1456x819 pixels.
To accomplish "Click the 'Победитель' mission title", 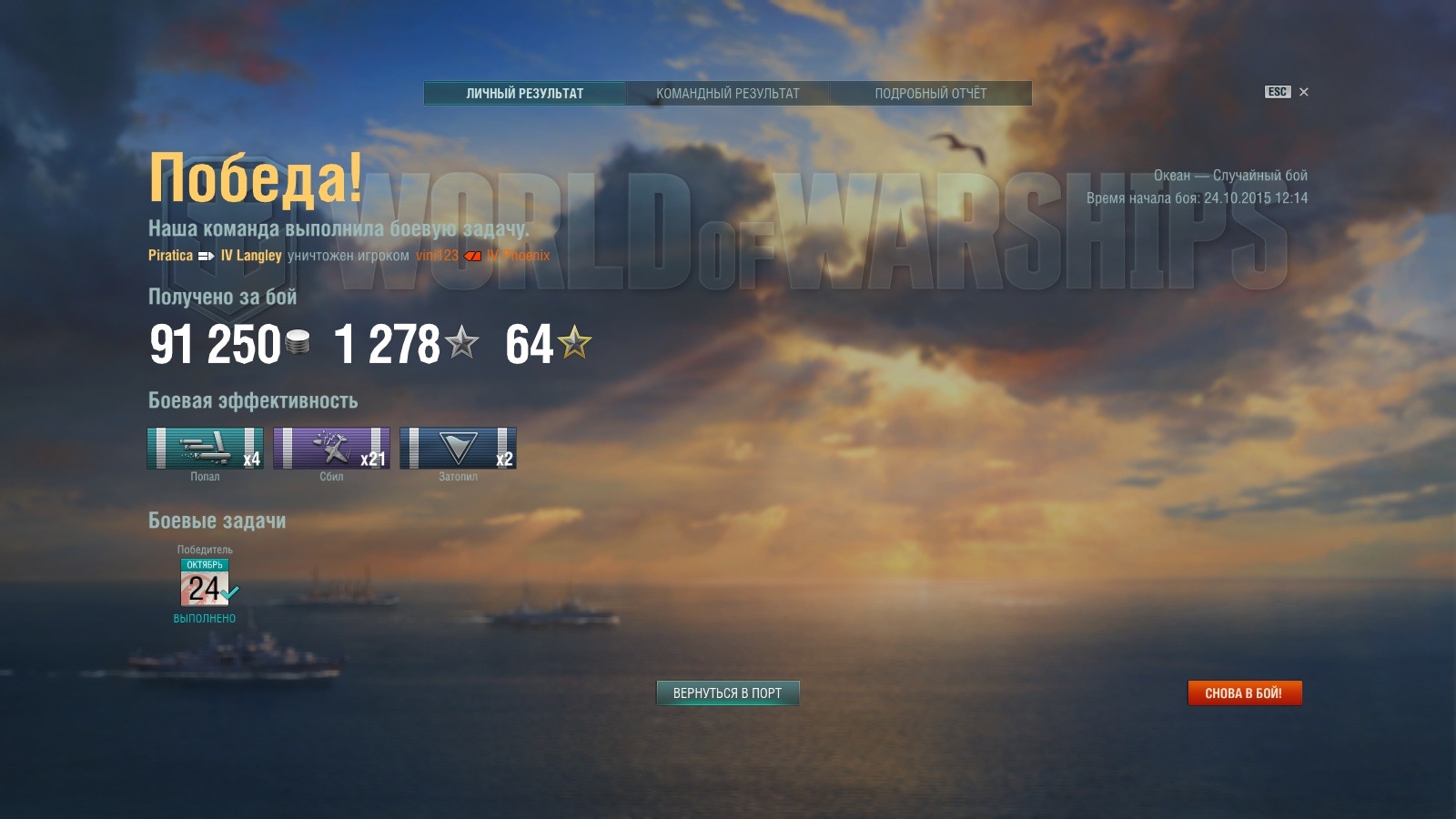I will coord(207,551).
